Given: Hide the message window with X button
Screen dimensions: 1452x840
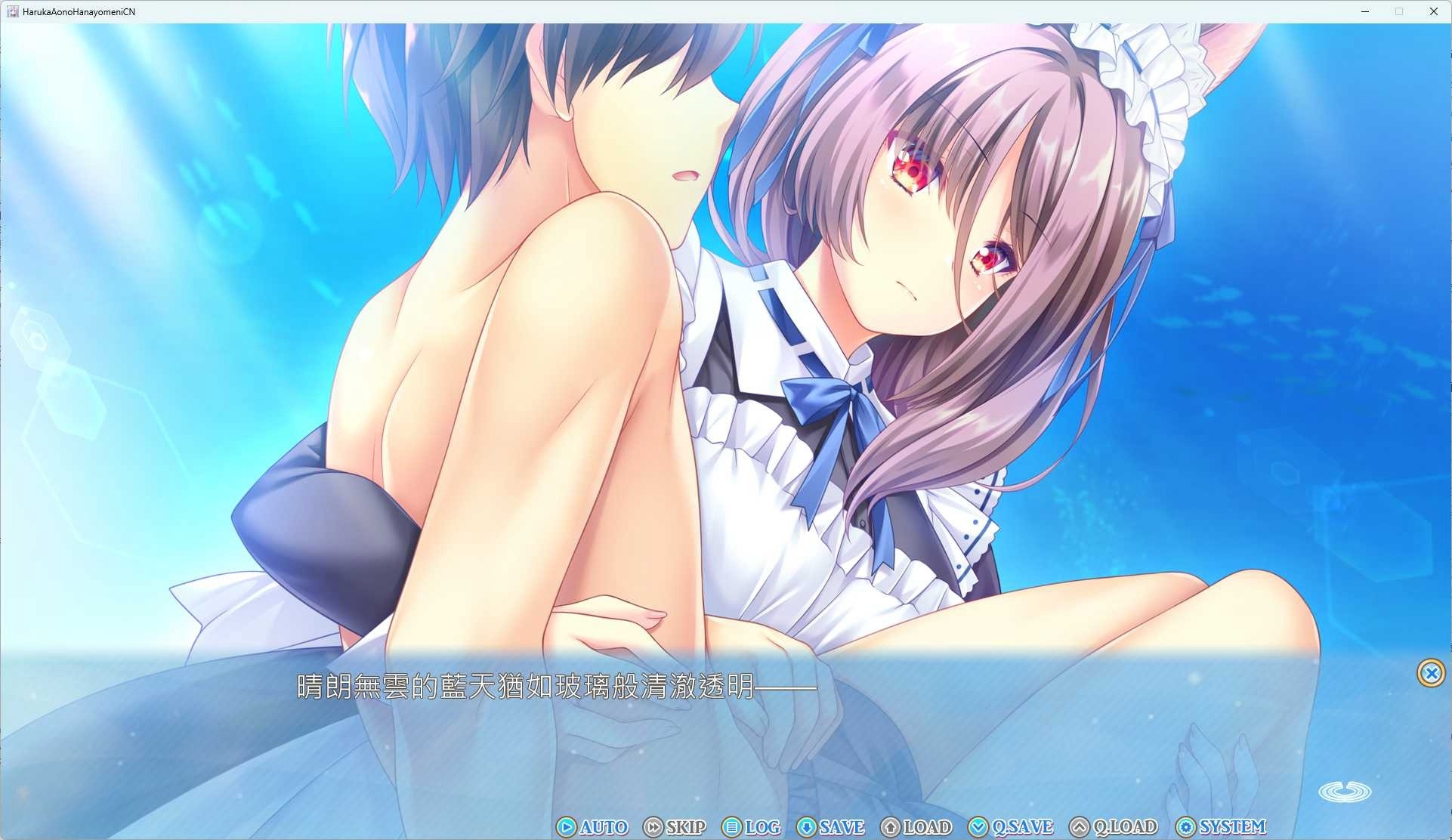Looking at the screenshot, I should pos(1431,673).
